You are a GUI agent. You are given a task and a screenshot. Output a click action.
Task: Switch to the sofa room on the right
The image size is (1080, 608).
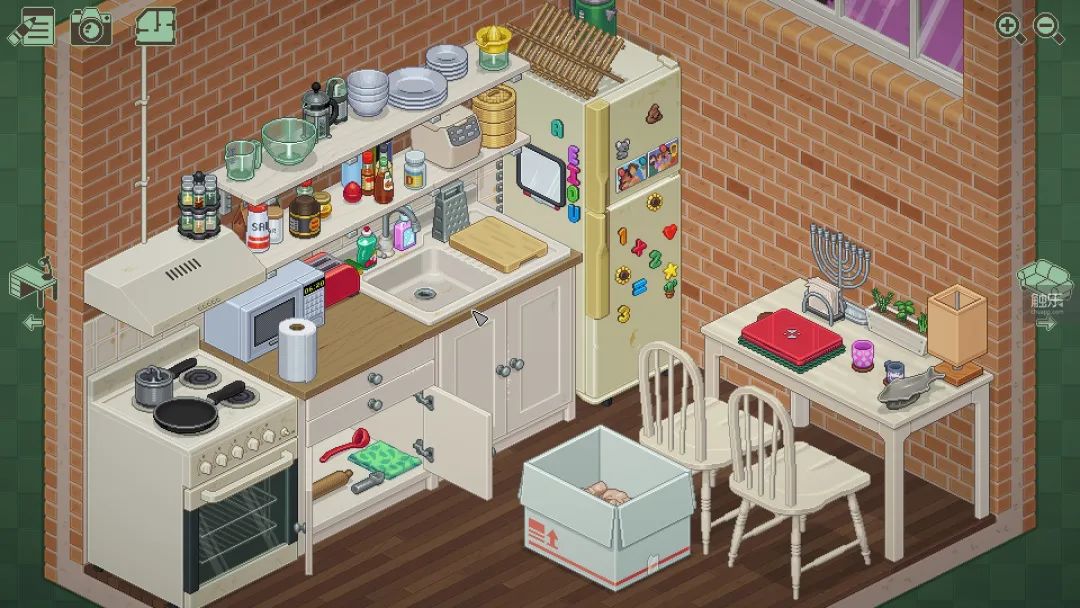pyautogui.click(x=1045, y=280)
